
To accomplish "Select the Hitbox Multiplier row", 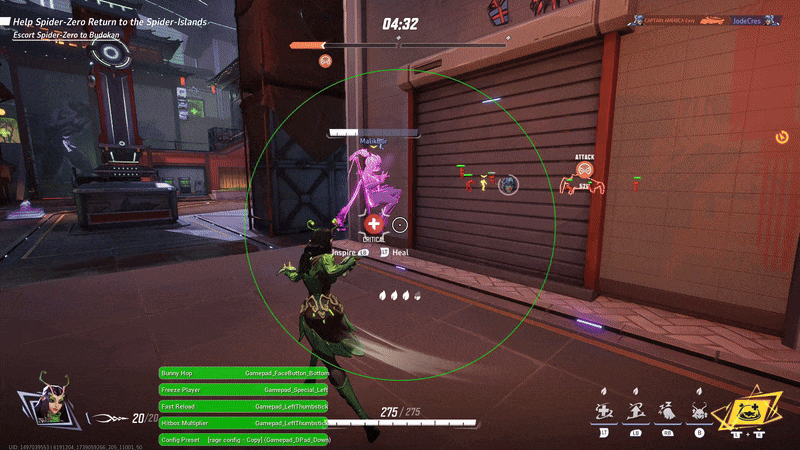I will [x=244, y=423].
